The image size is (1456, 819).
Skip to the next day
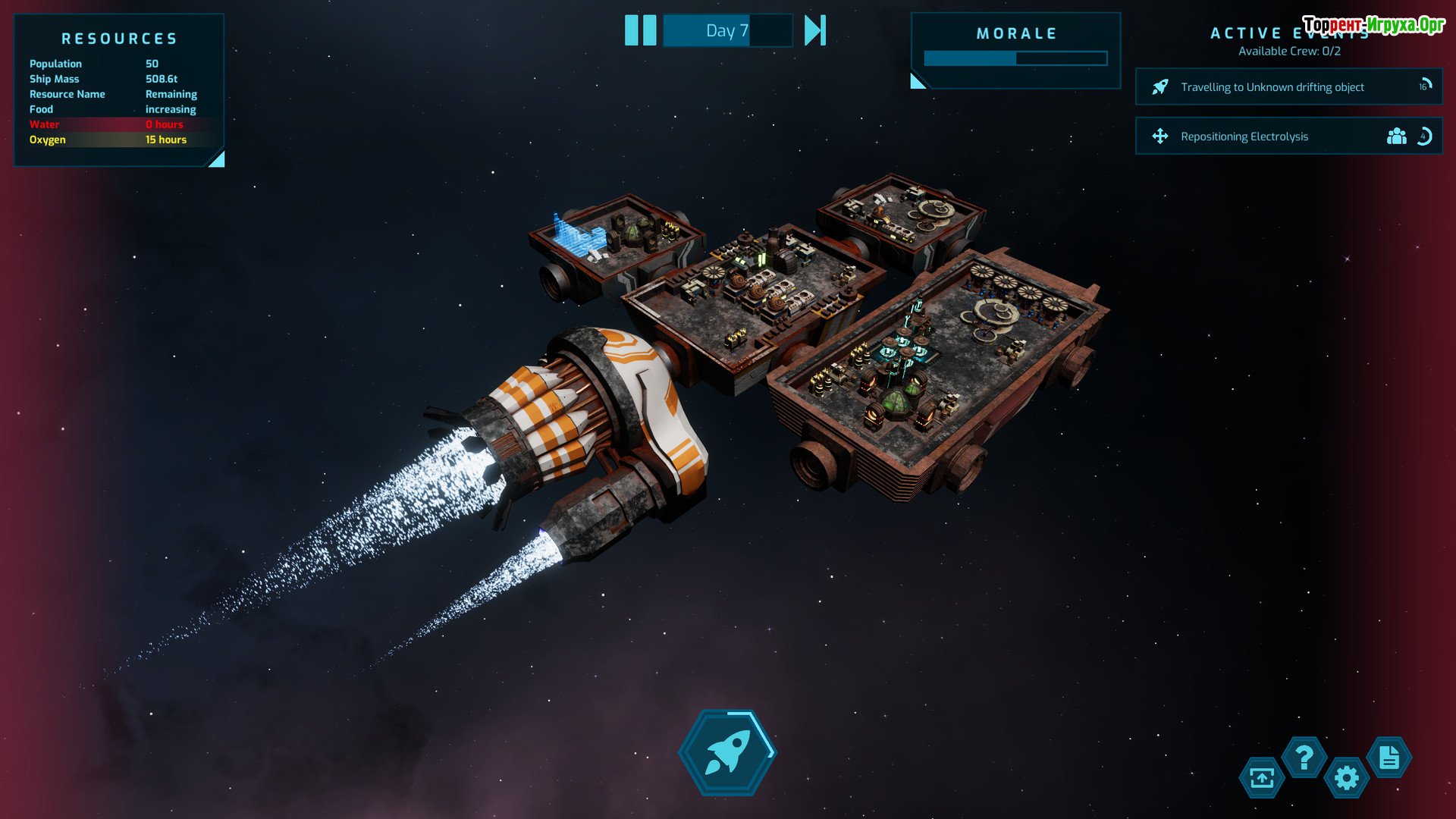[814, 31]
